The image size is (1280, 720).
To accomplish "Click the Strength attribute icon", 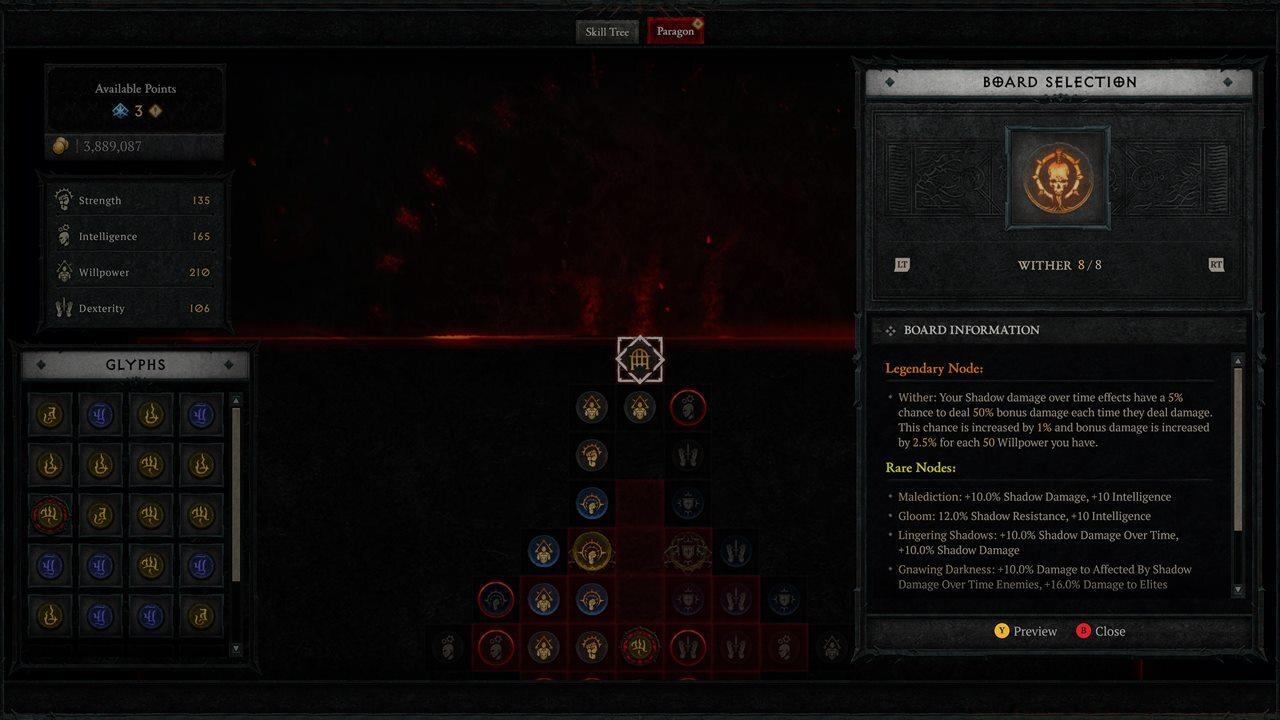I will (x=64, y=199).
